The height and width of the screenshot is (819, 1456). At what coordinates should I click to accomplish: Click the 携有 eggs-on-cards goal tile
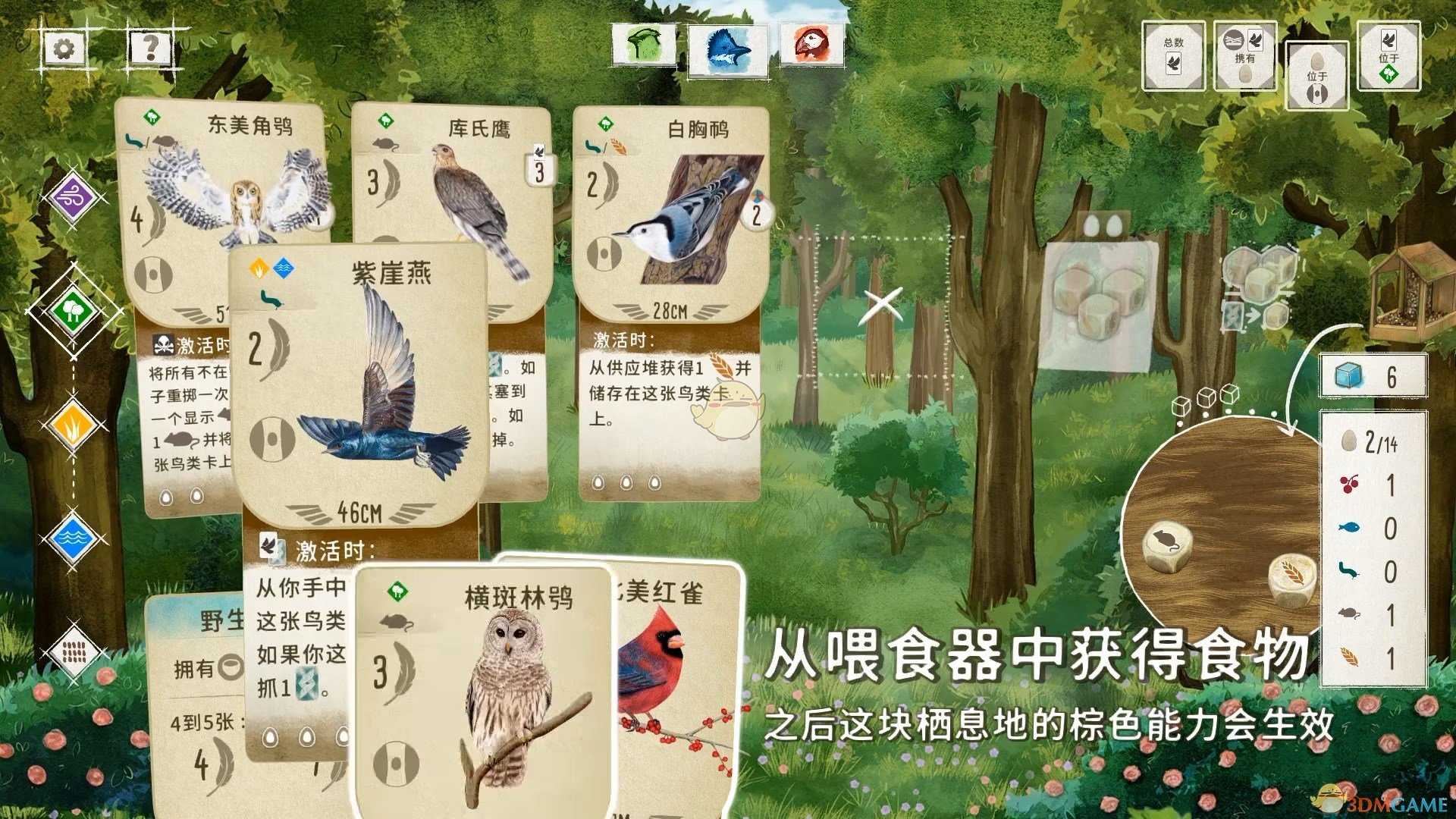(x=1245, y=55)
